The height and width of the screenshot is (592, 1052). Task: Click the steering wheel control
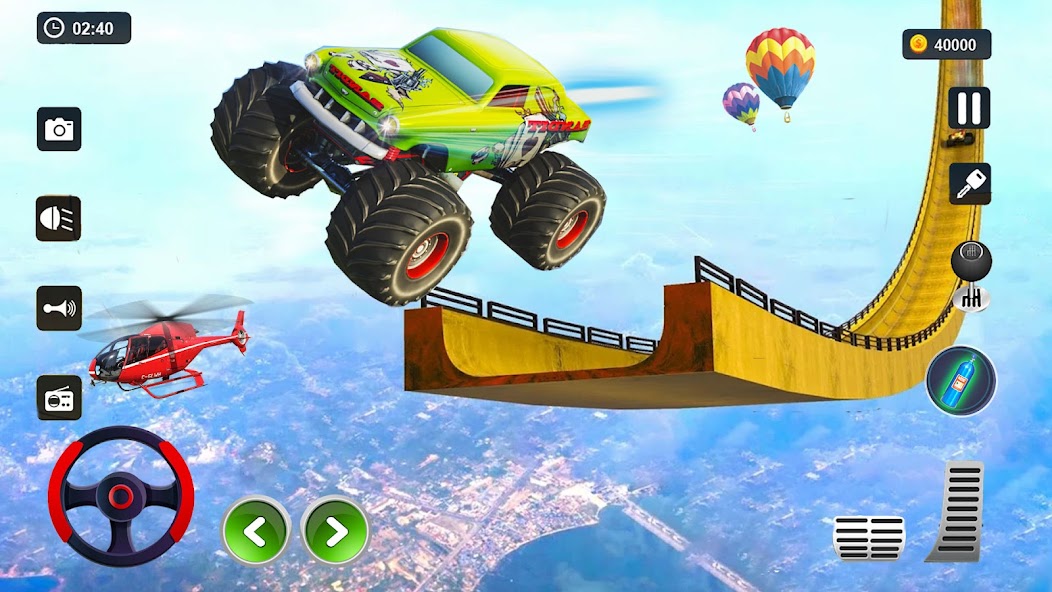[121, 497]
